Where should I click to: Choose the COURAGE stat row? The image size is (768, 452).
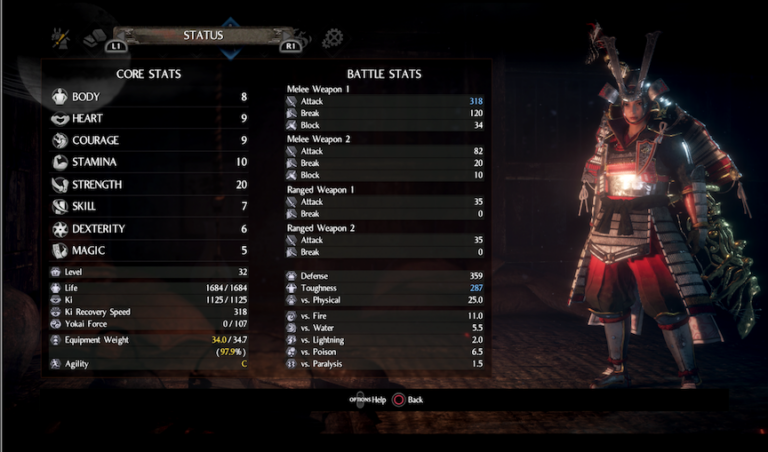pos(150,141)
